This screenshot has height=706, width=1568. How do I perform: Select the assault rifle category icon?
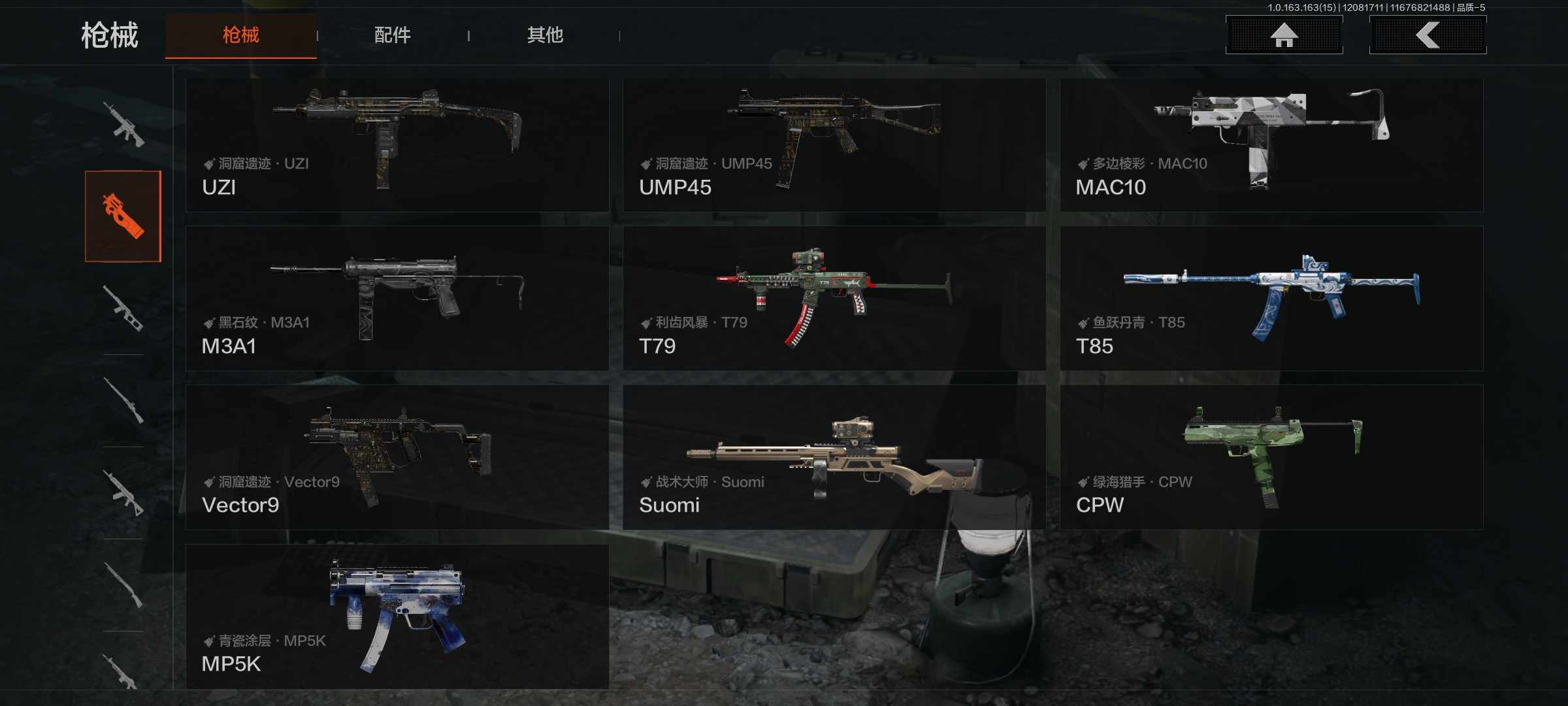pos(124,124)
